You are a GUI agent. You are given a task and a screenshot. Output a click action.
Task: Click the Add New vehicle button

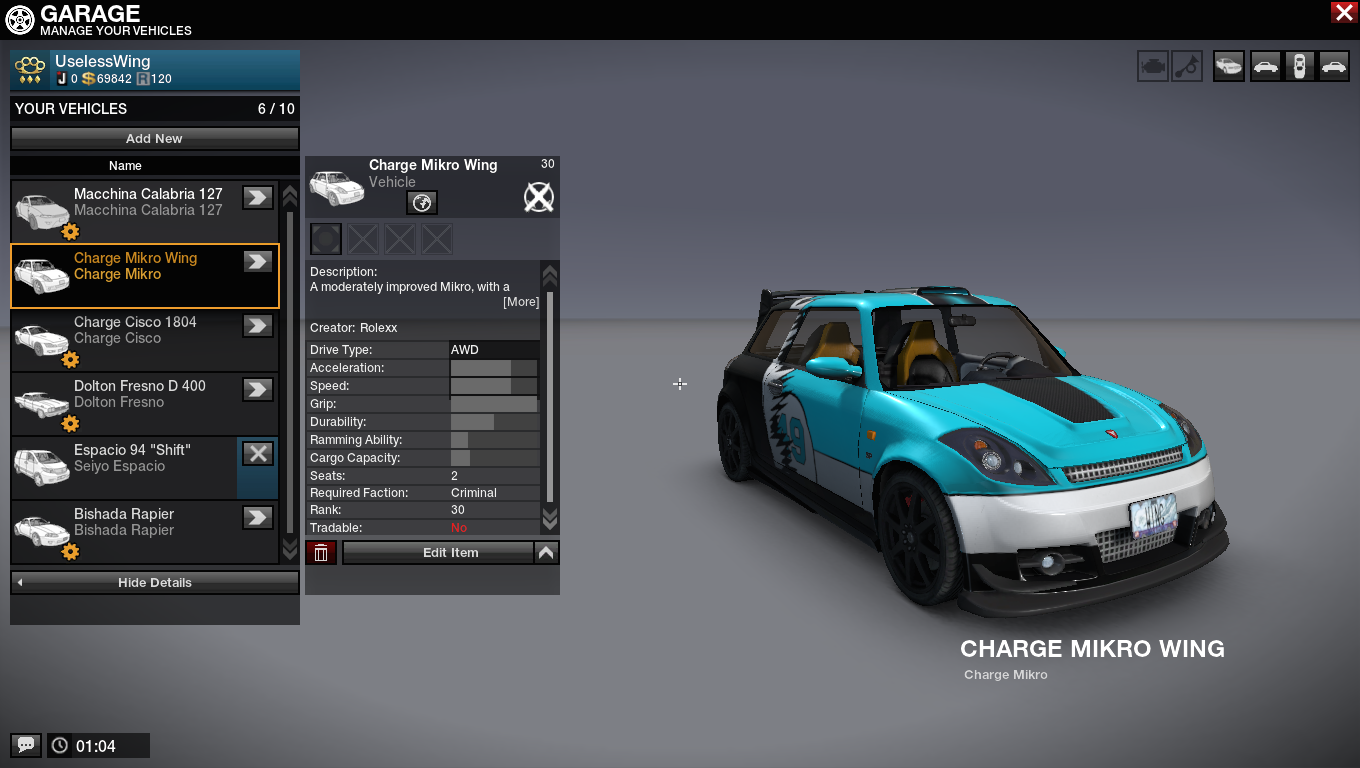154,139
